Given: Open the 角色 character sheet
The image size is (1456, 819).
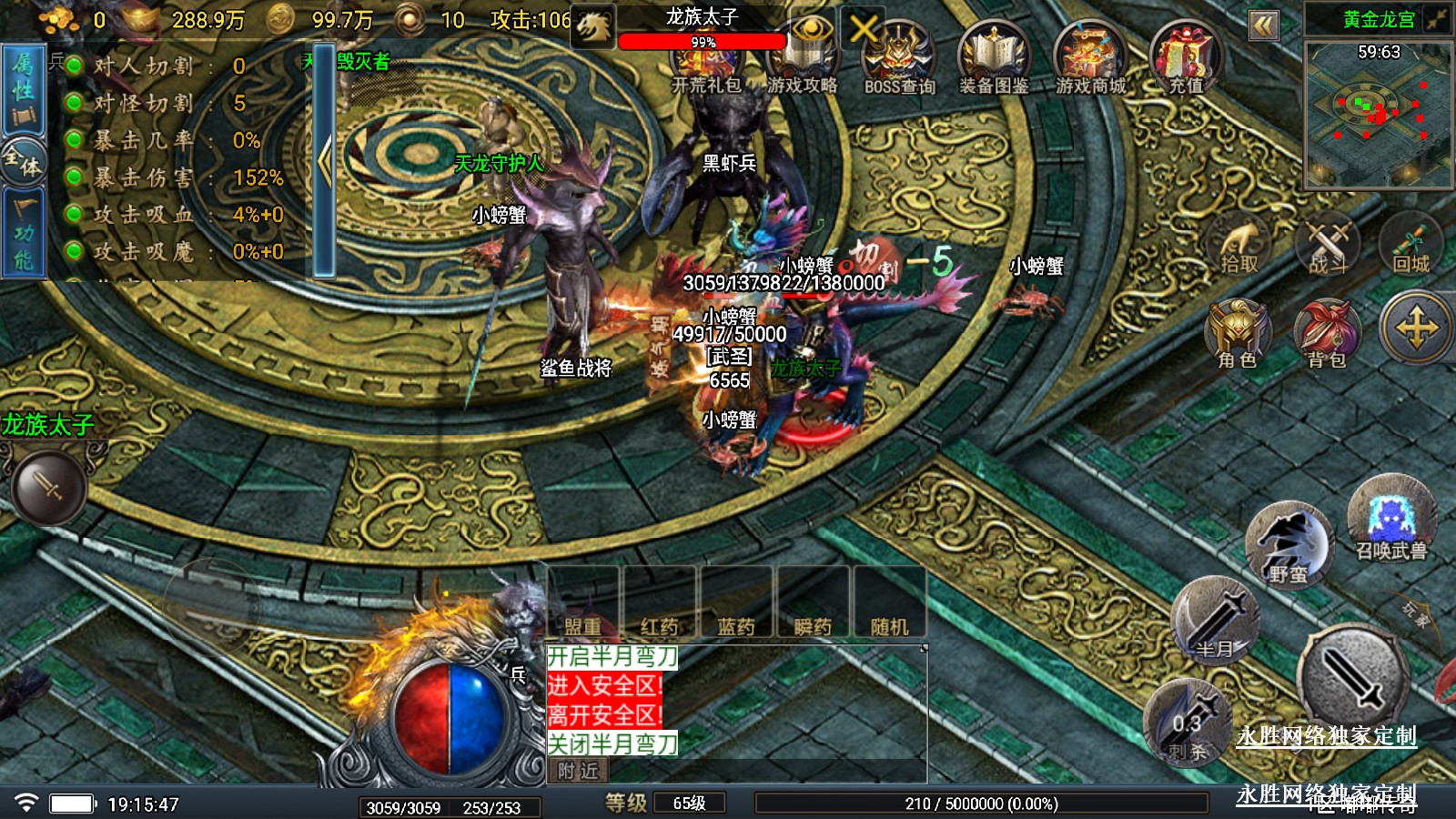Looking at the screenshot, I should [1237, 335].
